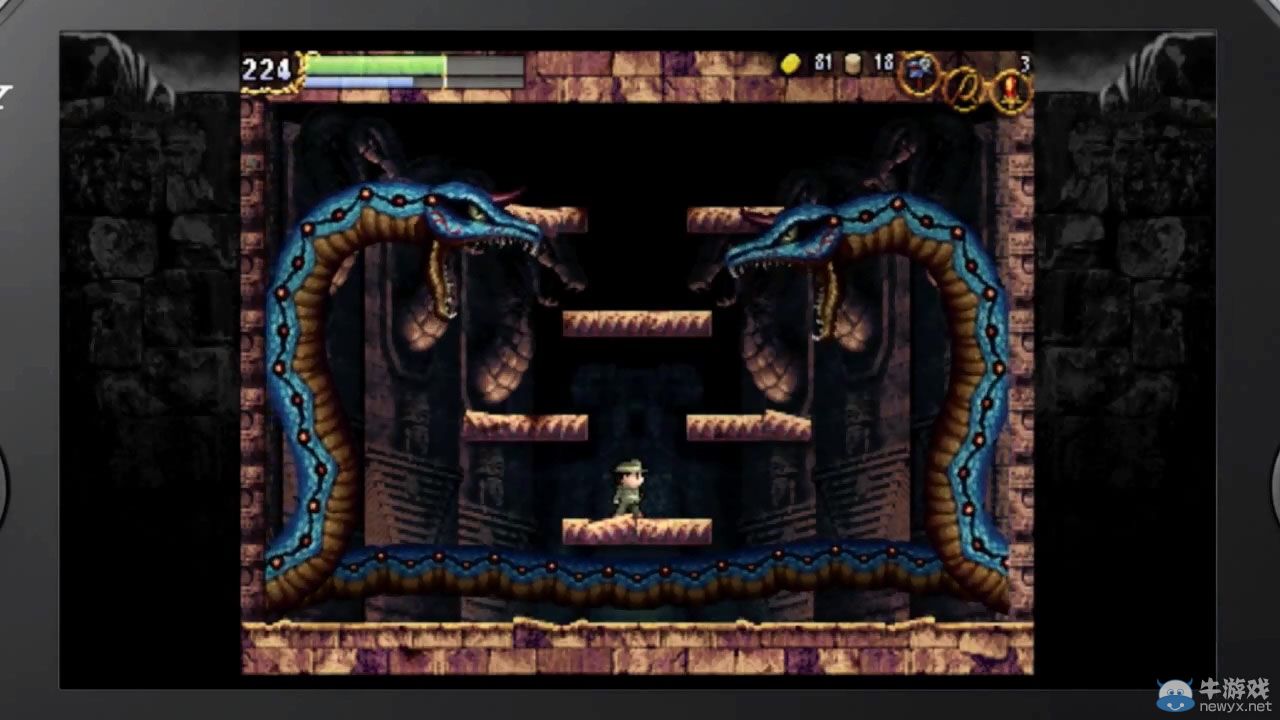Open the middle empty sub-weapon ring slot
Screen dimensions: 1280x720
click(962, 83)
